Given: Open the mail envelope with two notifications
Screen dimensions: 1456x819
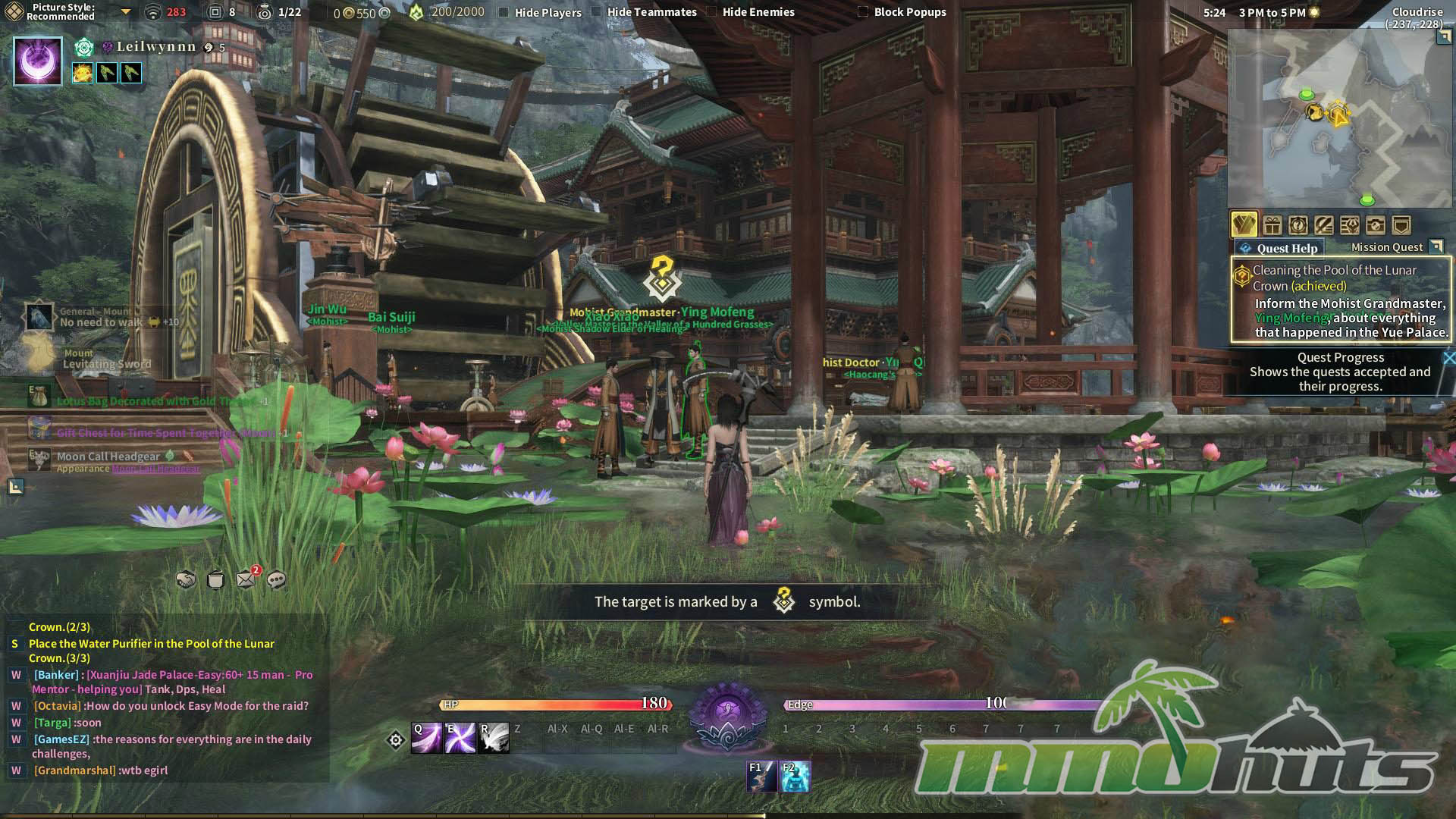Looking at the screenshot, I should [246, 580].
